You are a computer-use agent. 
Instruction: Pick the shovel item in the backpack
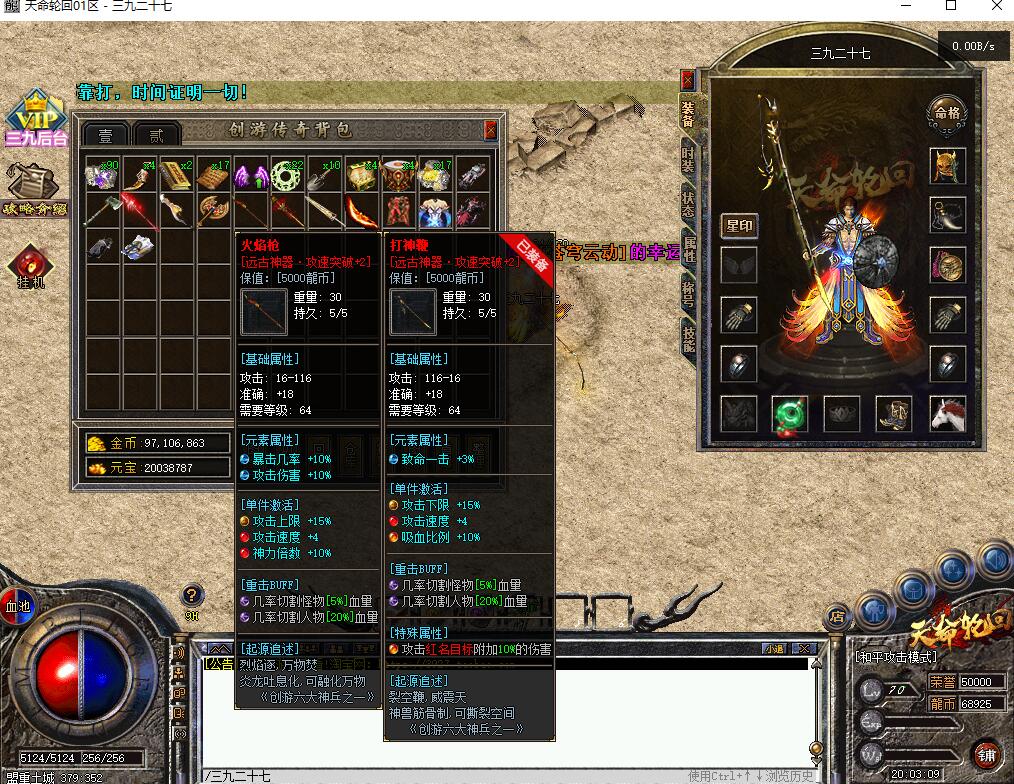point(324,176)
